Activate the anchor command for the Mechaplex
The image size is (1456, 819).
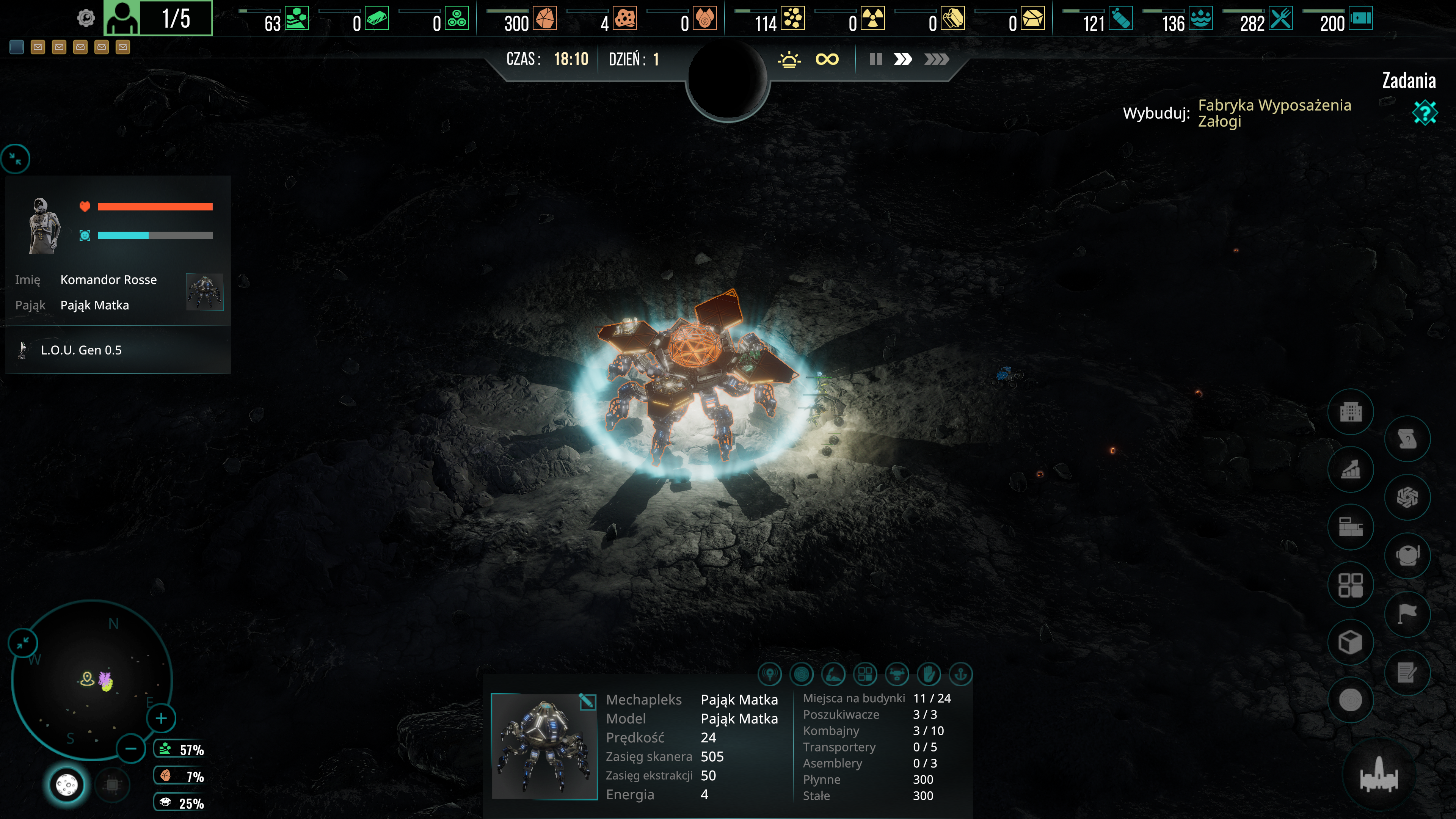click(960, 674)
